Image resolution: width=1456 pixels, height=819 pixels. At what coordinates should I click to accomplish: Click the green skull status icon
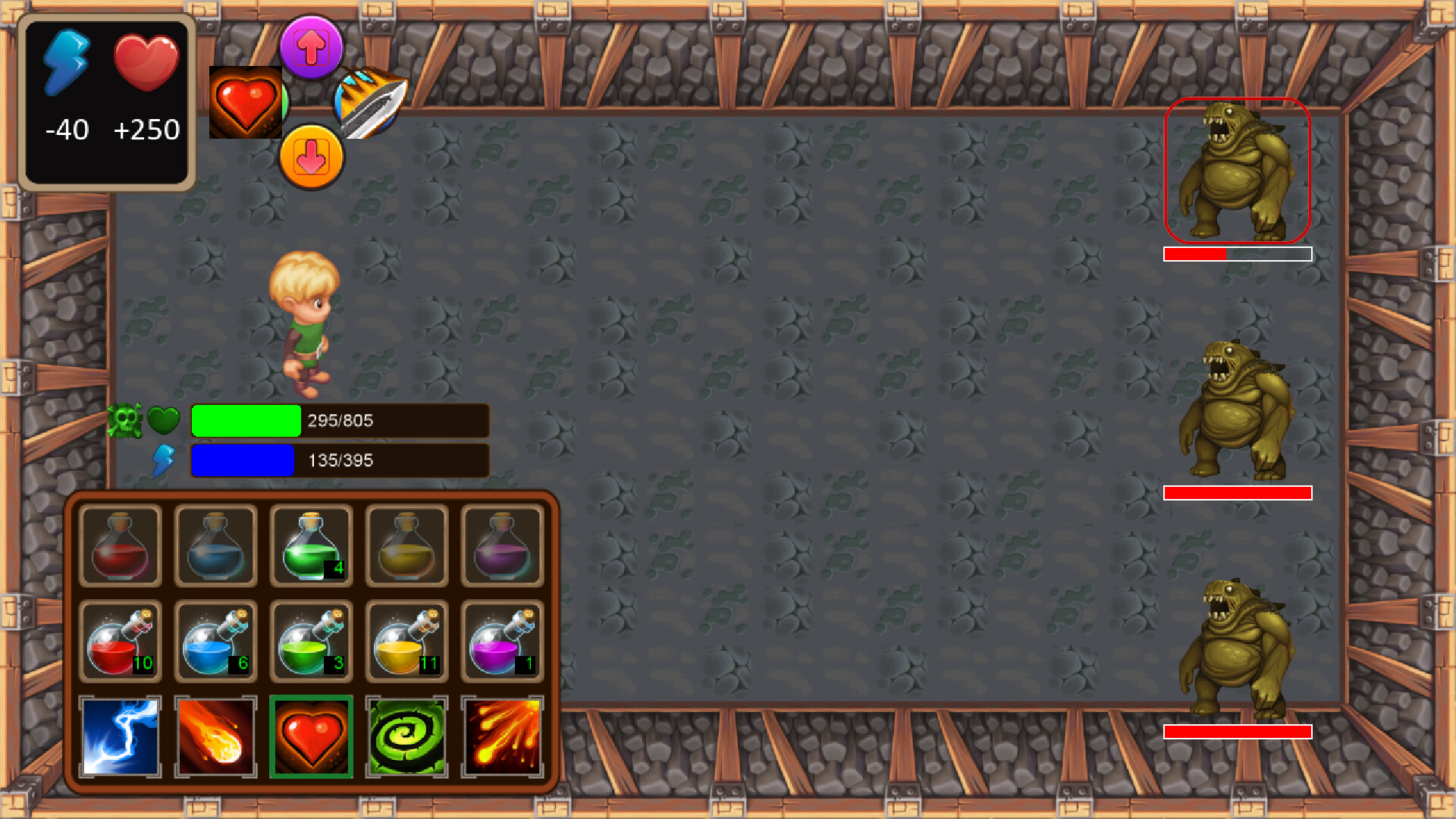pyautogui.click(x=130, y=419)
